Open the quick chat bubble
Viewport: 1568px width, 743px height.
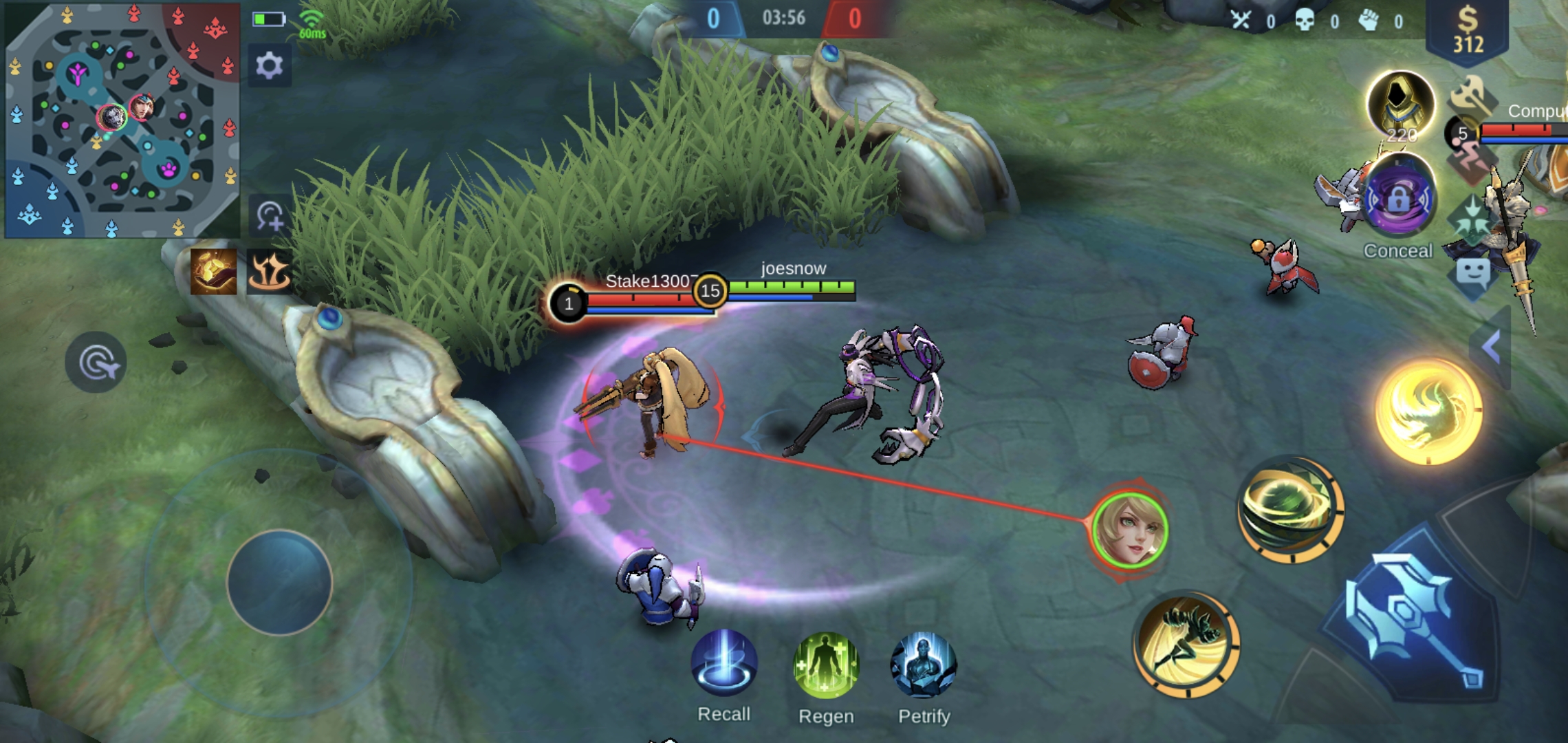(1473, 274)
